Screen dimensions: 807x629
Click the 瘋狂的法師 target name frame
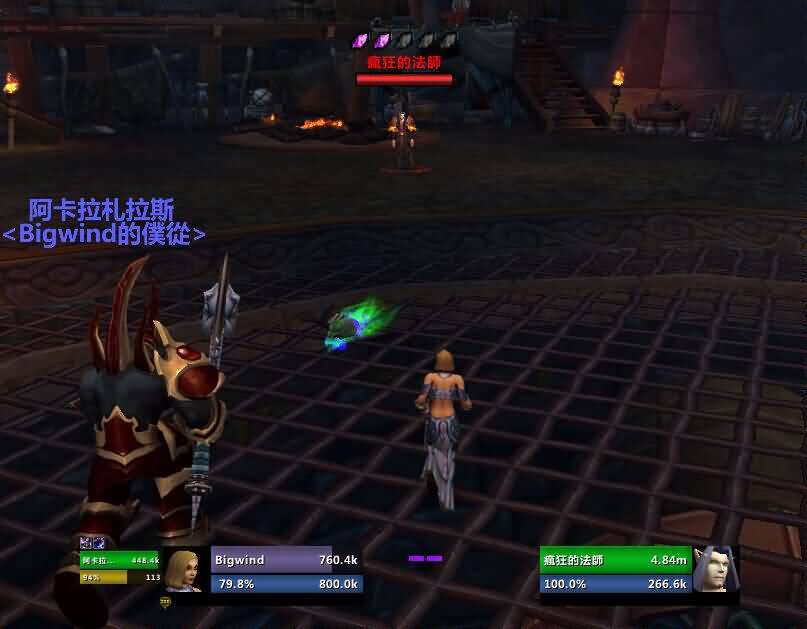(x=614, y=560)
